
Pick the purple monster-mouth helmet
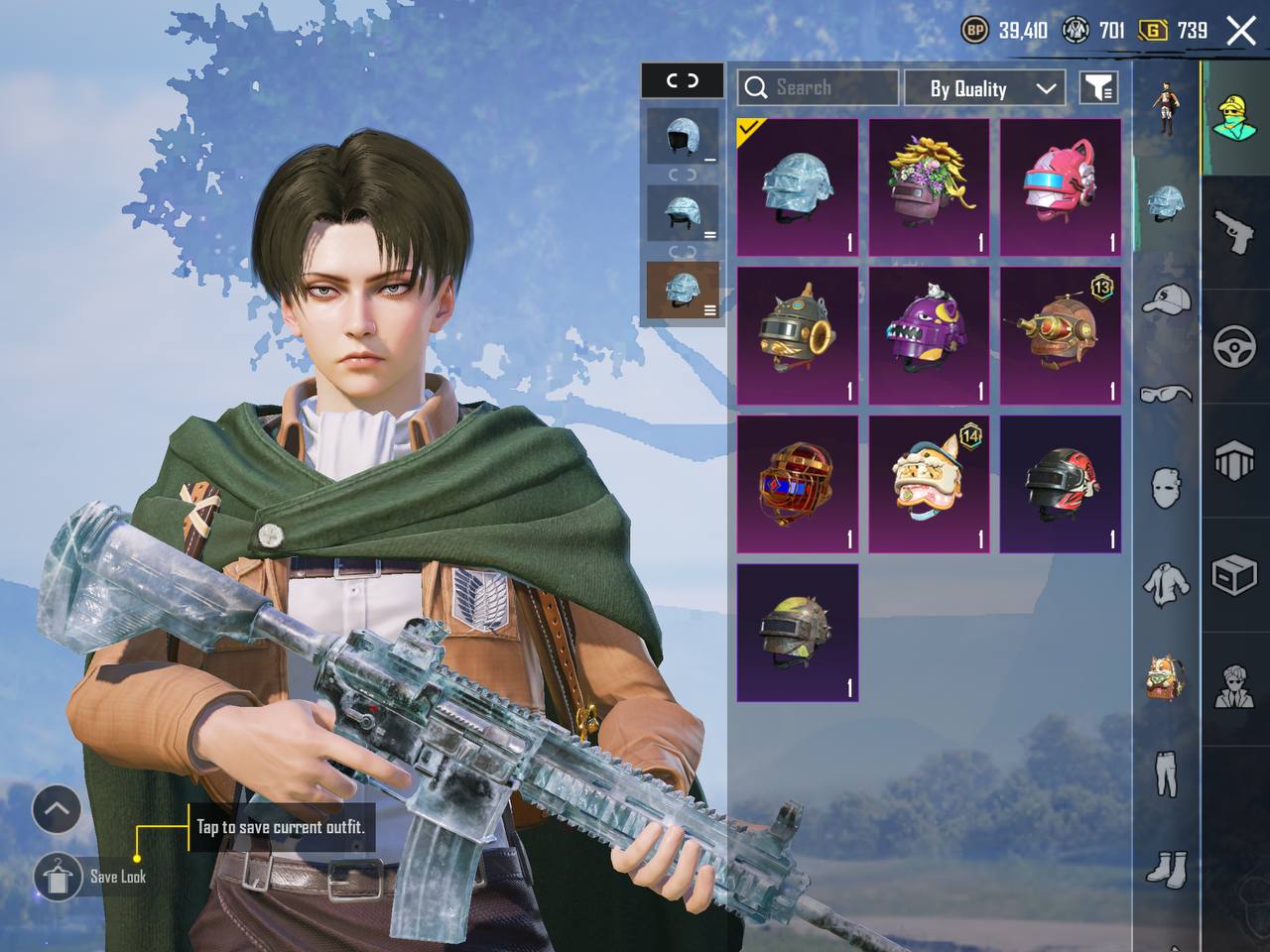pyautogui.click(x=930, y=336)
